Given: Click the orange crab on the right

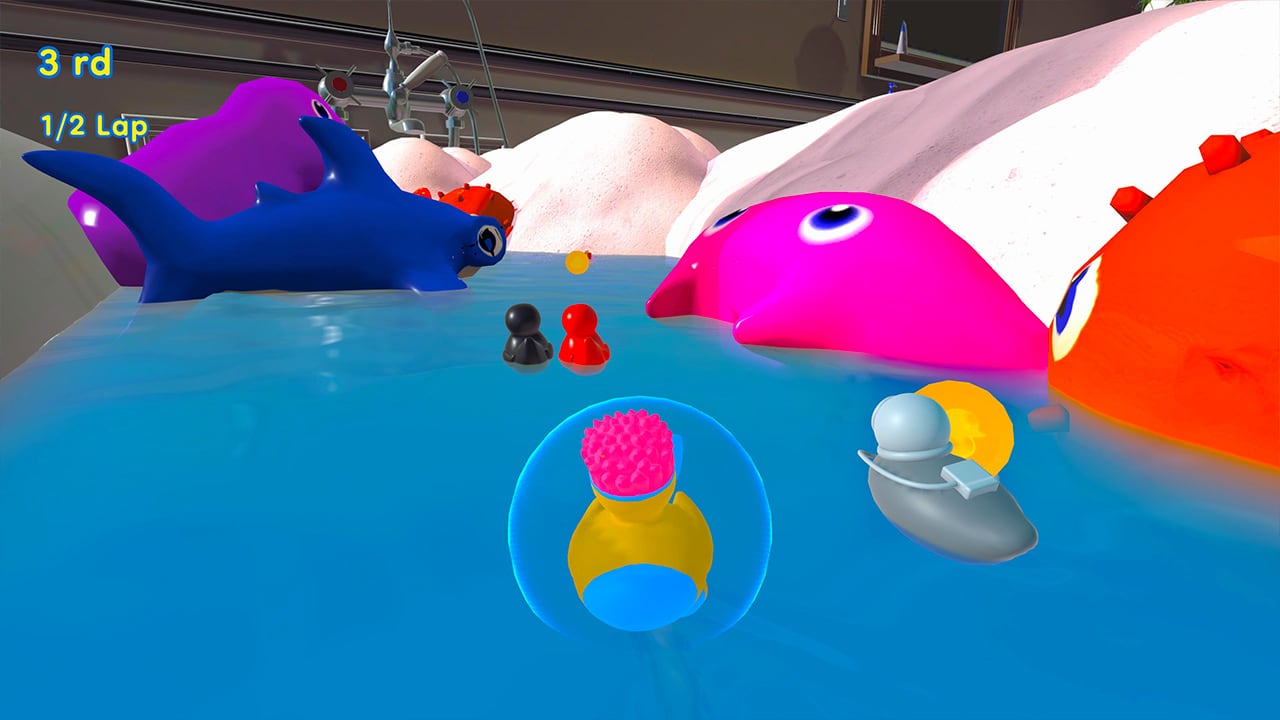Looking at the screenshot, I should pos(1180,290).
